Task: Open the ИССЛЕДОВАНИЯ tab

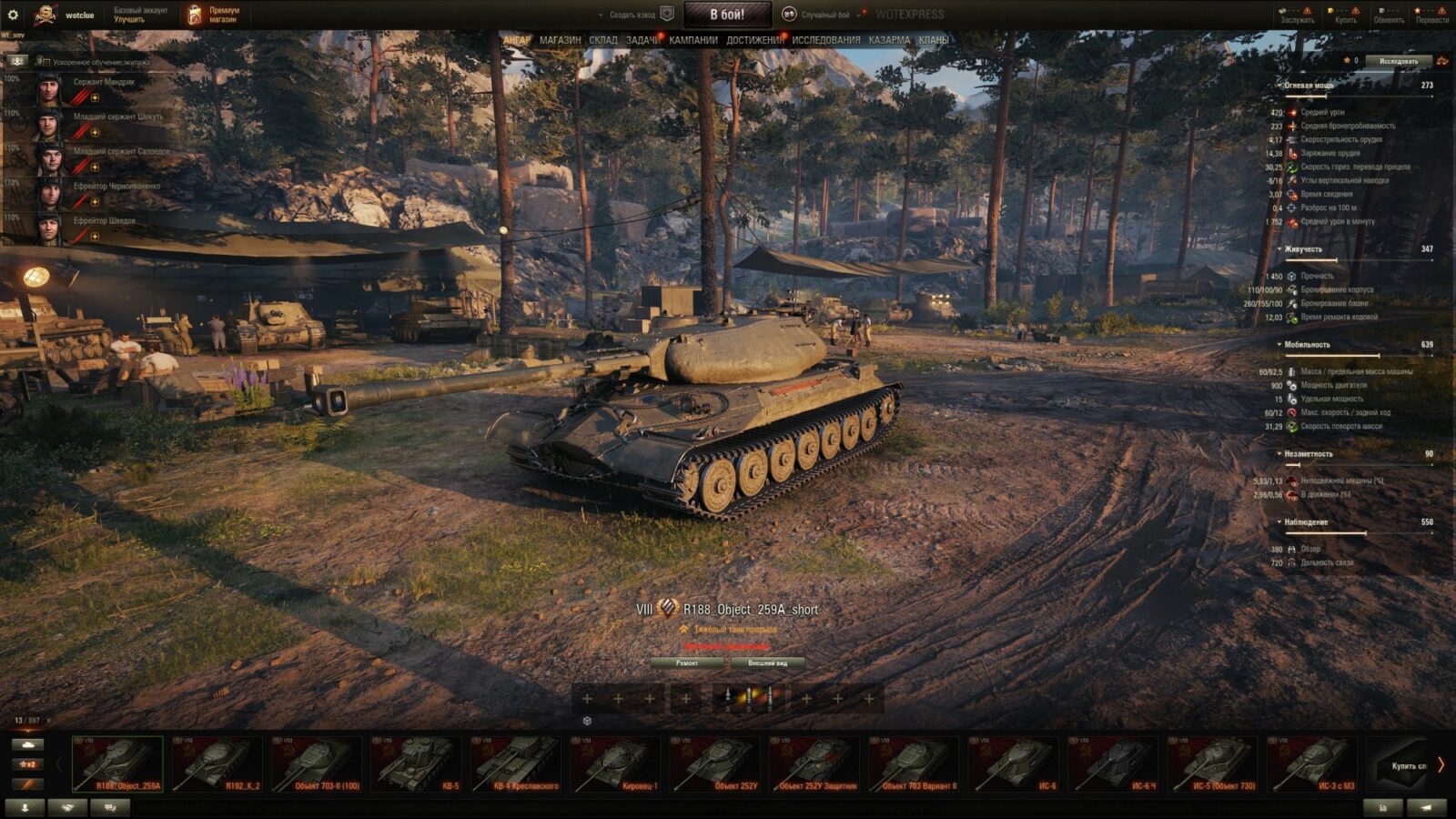Action: click(x=825, y=40)
